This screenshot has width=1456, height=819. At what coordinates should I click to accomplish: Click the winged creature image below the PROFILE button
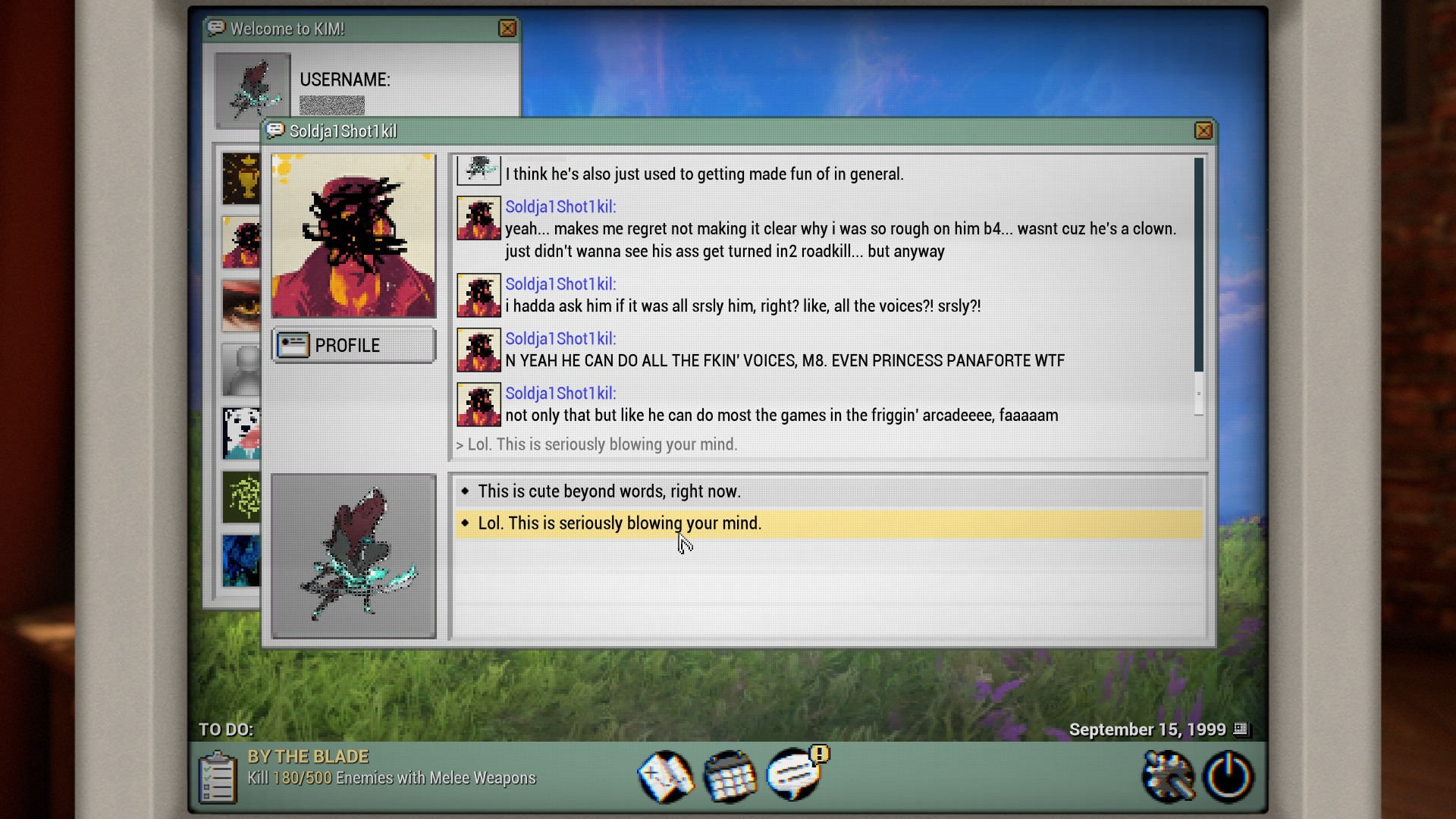(x=353, y=554)
